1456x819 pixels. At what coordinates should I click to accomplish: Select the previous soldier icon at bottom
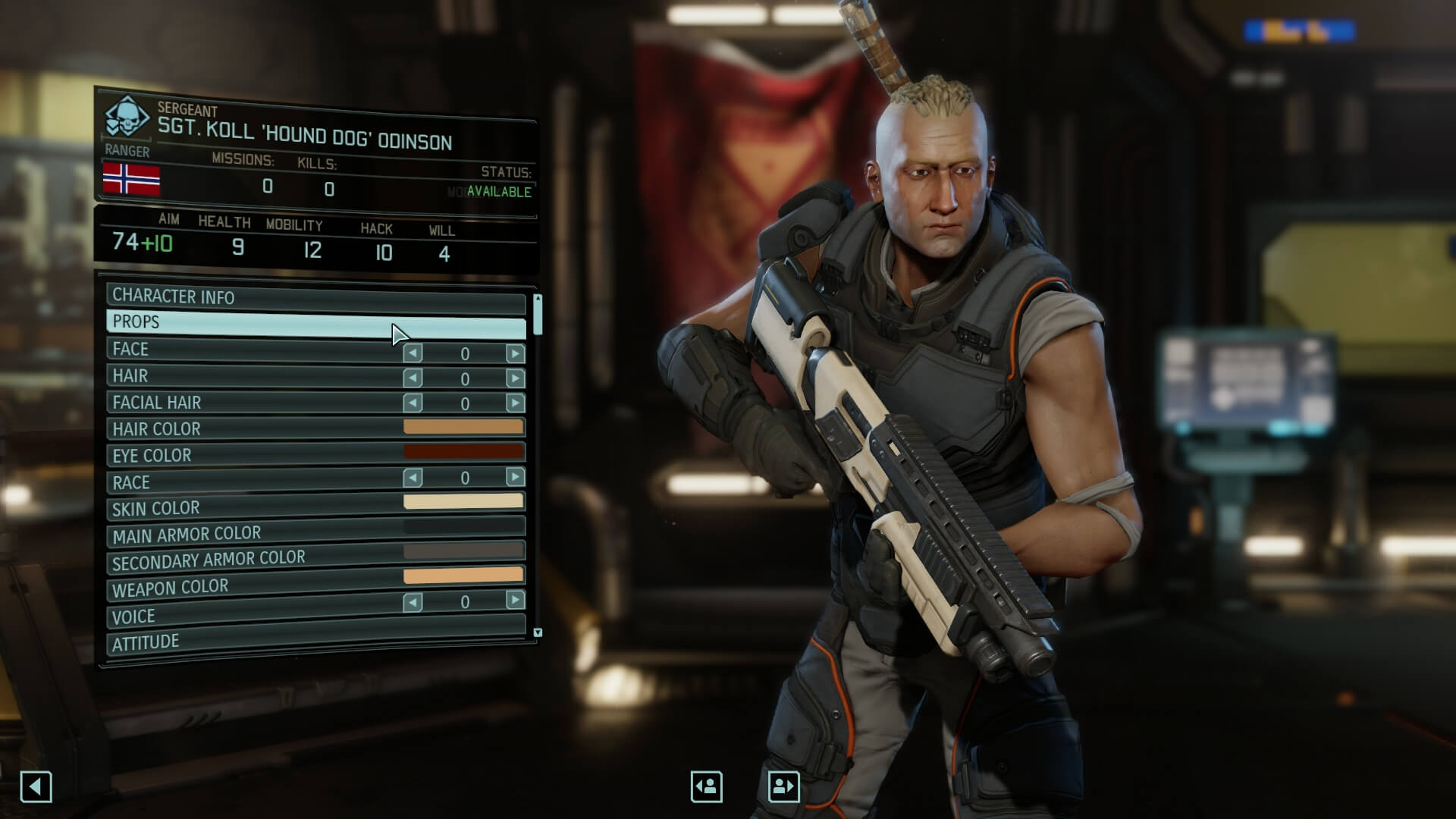coord(705,786)
